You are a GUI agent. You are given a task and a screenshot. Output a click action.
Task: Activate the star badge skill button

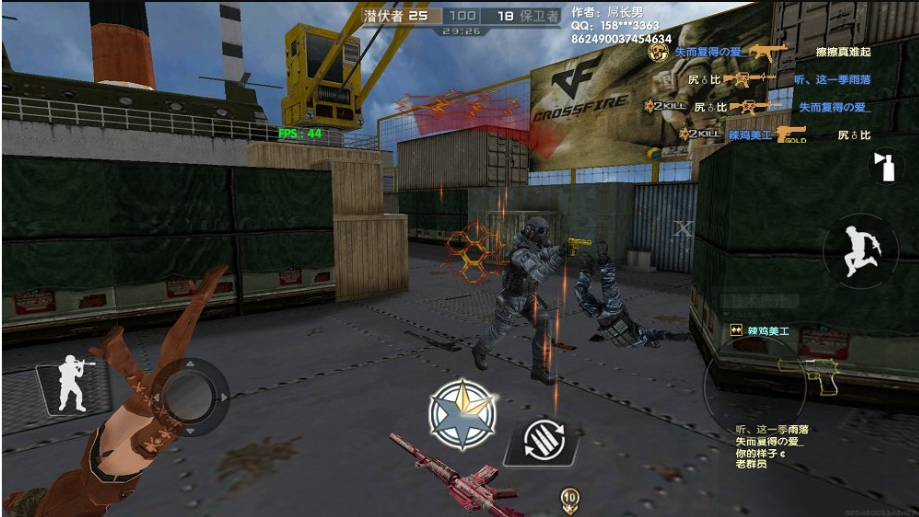point(462,414)
